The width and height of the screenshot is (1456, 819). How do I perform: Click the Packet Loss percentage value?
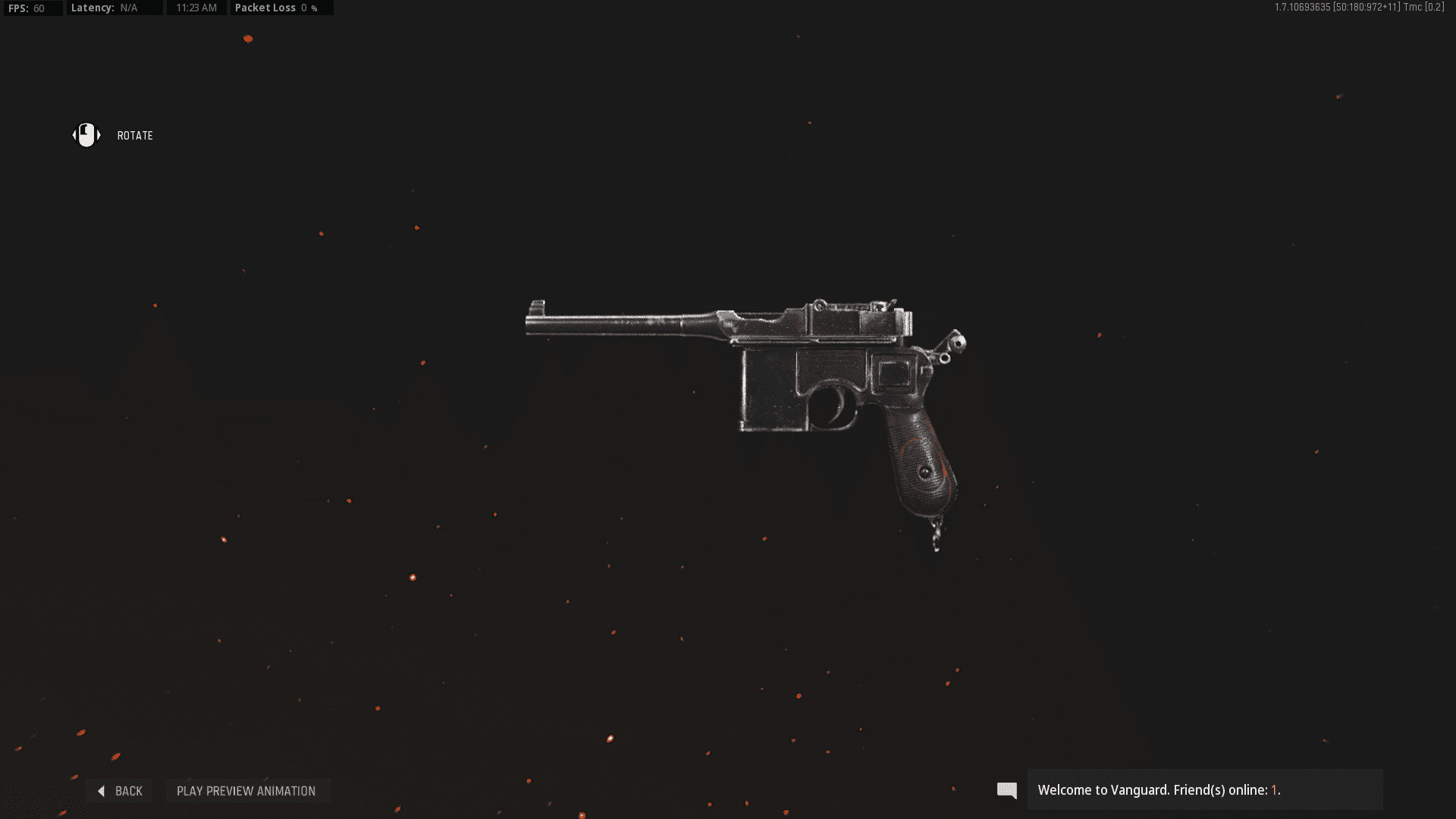(x=309, y=8)
